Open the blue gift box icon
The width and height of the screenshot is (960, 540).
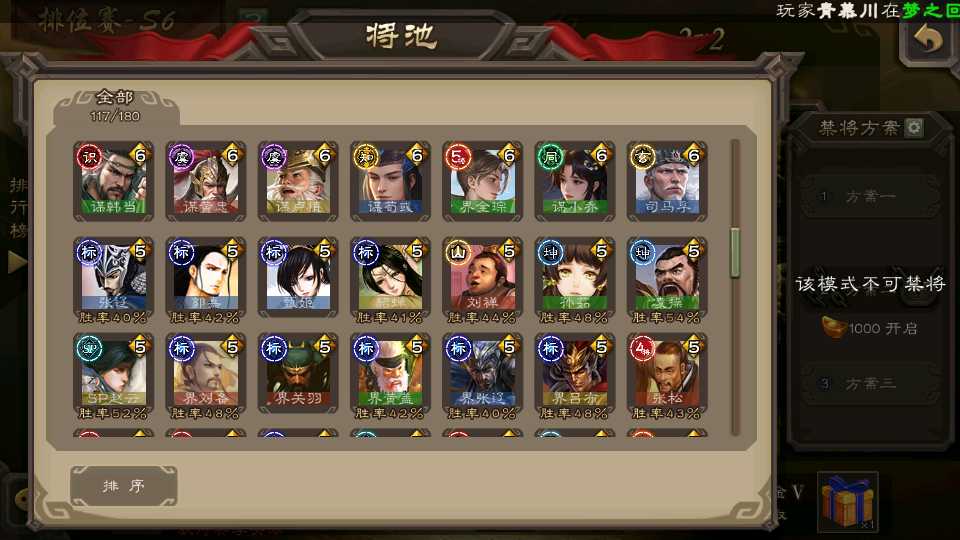(x=847, y=500)
